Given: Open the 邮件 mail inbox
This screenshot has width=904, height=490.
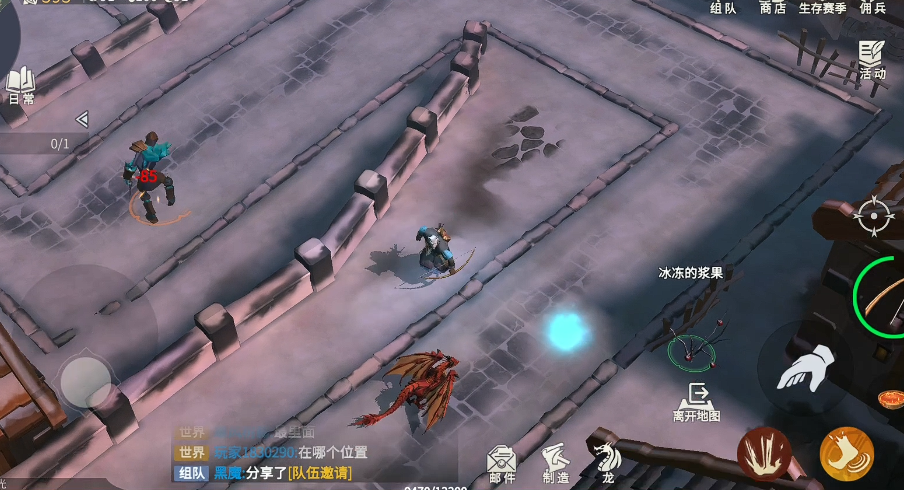Looking at the screenshot, I should pyautogui.click(x=502, y=464).
